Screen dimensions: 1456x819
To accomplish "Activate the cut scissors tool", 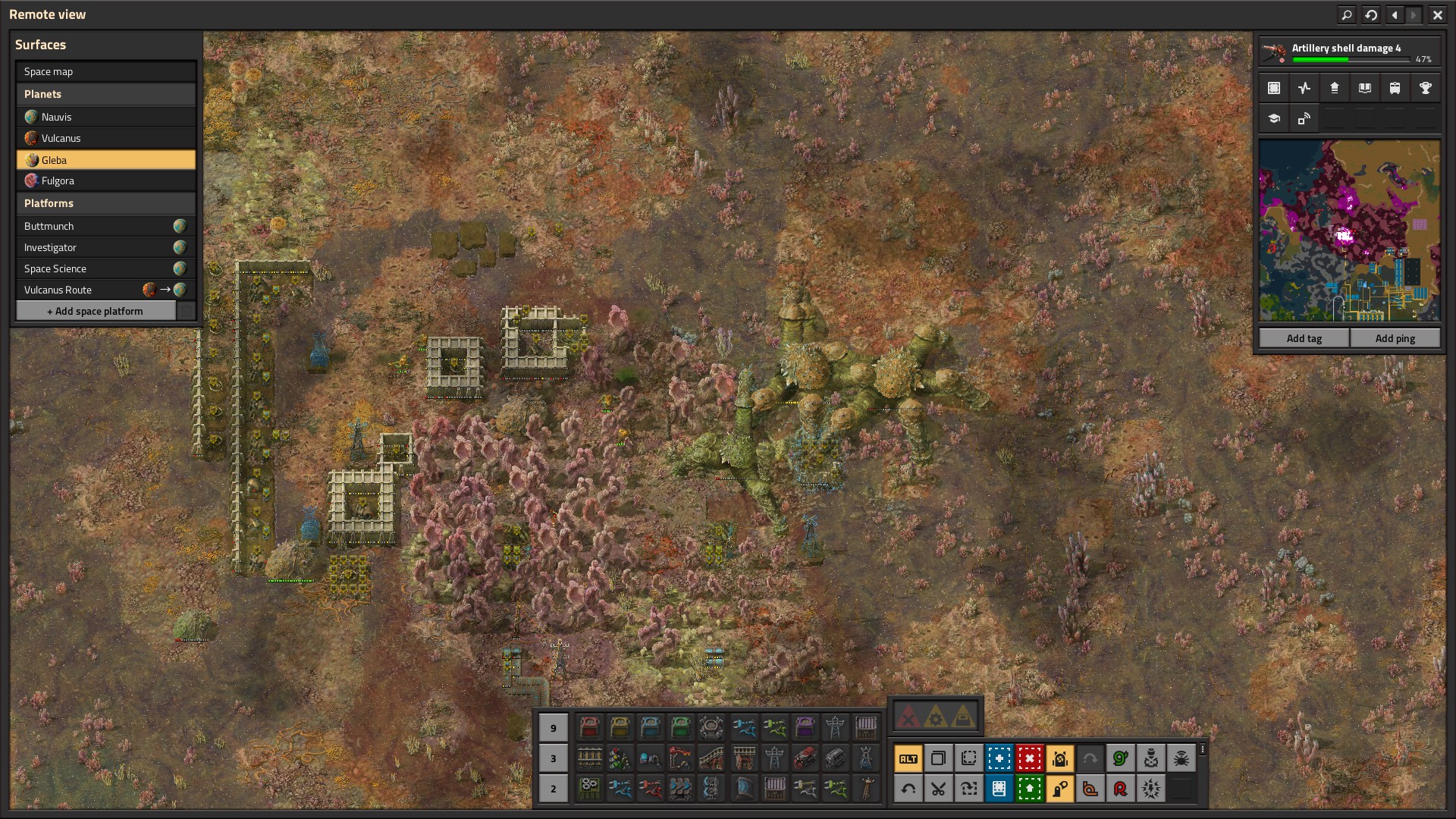I will pyautogui.click(x=938, y=789).
